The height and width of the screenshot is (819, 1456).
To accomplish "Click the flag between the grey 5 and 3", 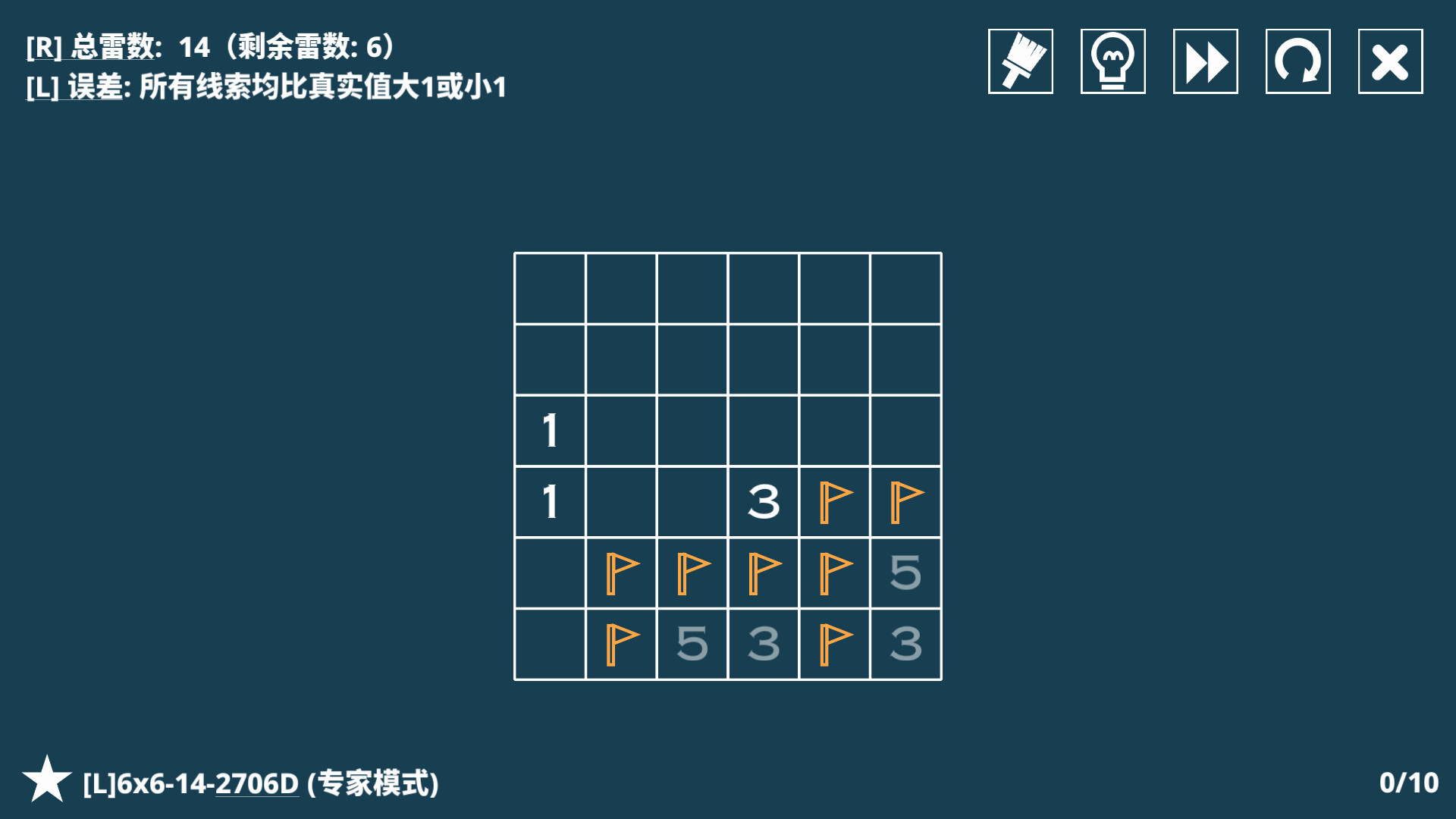I will [x=835, y=642].
